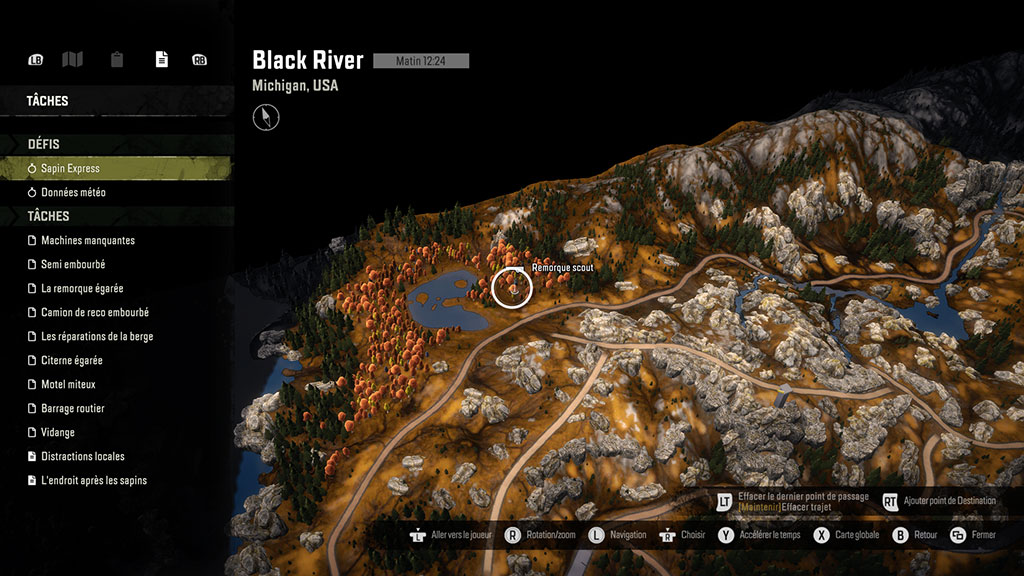Click the compass arrow icon
1024x576 pixels.
[266, 118]
